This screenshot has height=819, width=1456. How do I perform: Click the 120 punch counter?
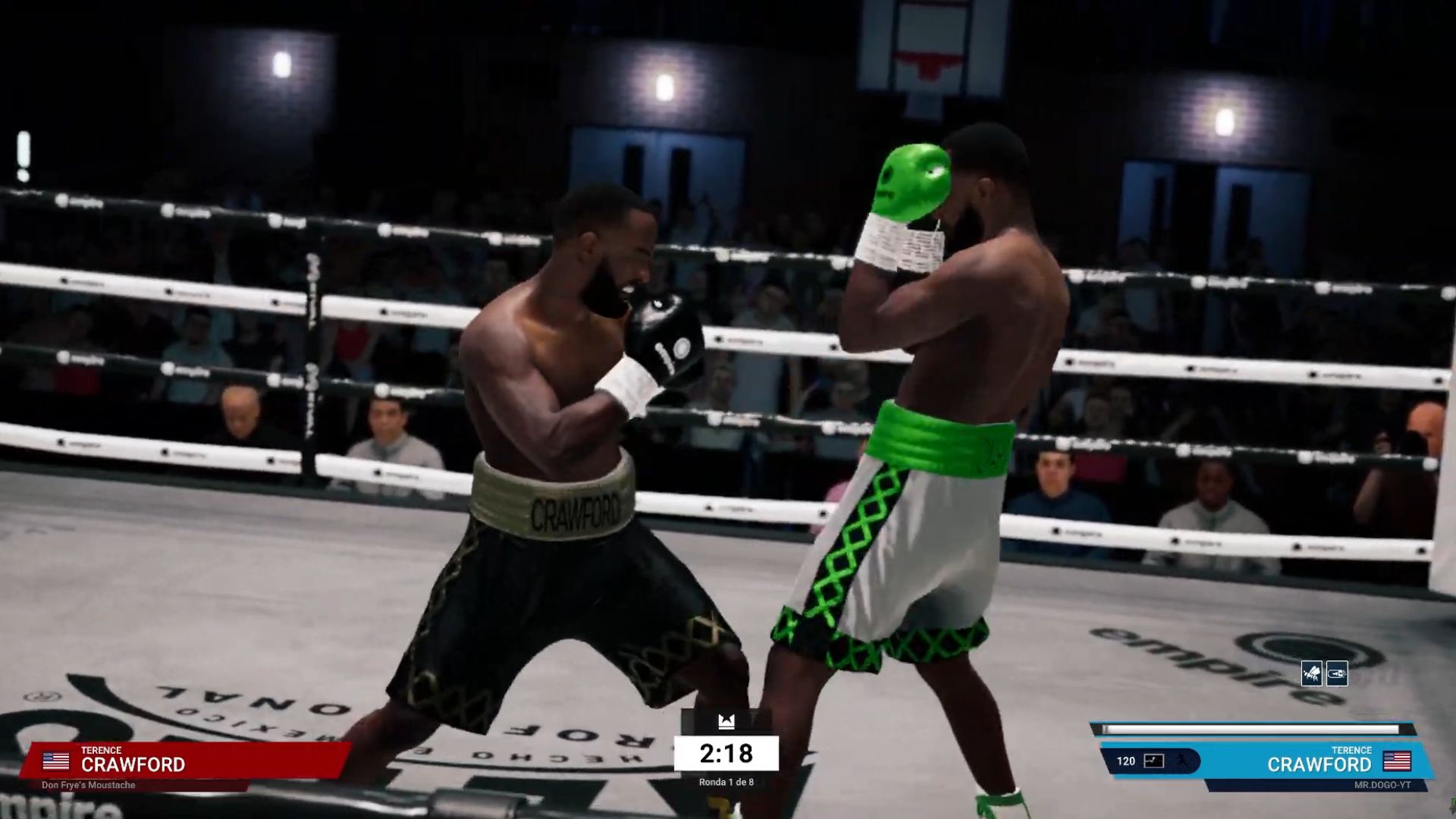pos(1125,762)
